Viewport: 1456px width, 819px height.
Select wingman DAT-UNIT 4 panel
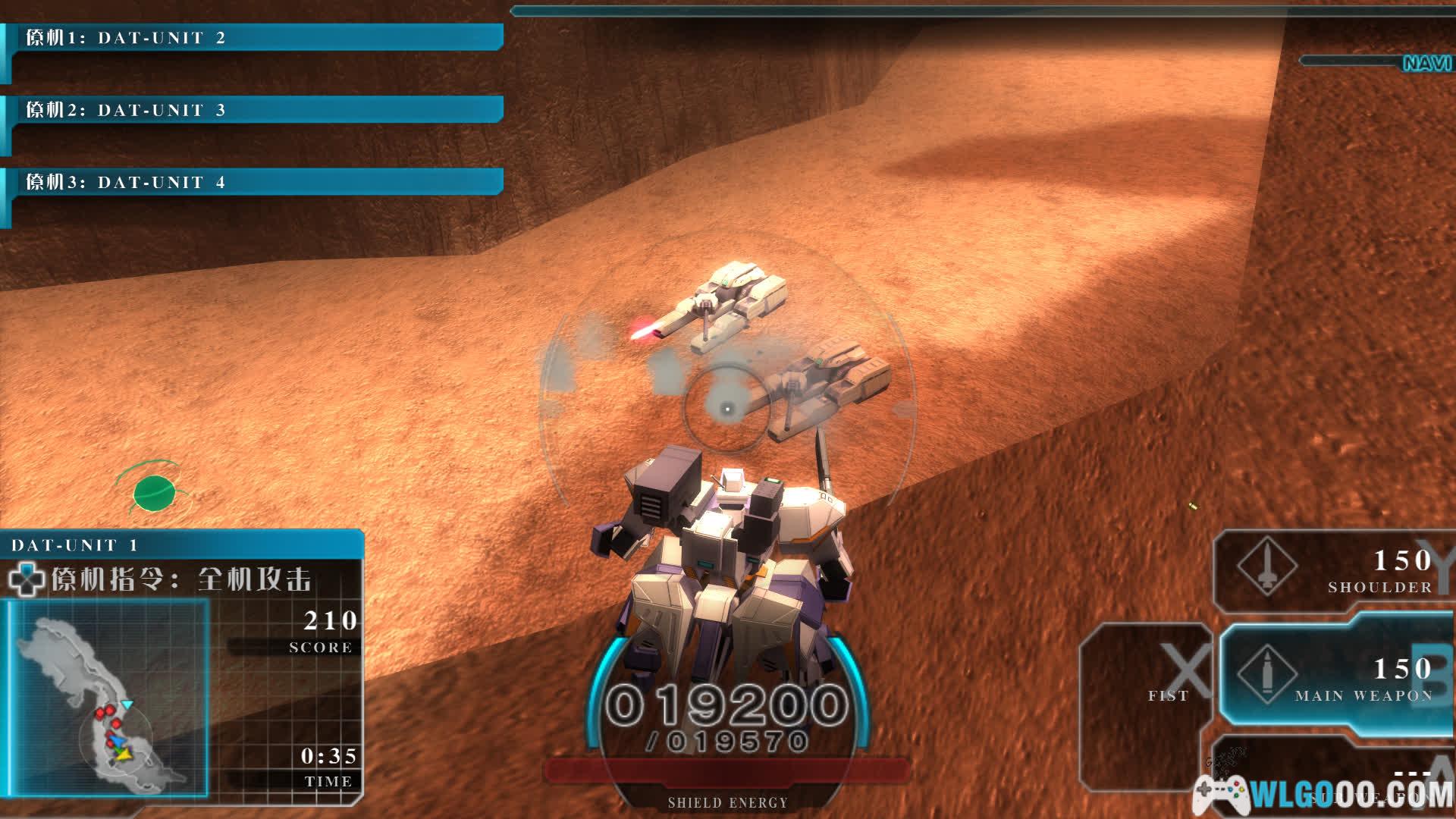[x=254, y=182]
